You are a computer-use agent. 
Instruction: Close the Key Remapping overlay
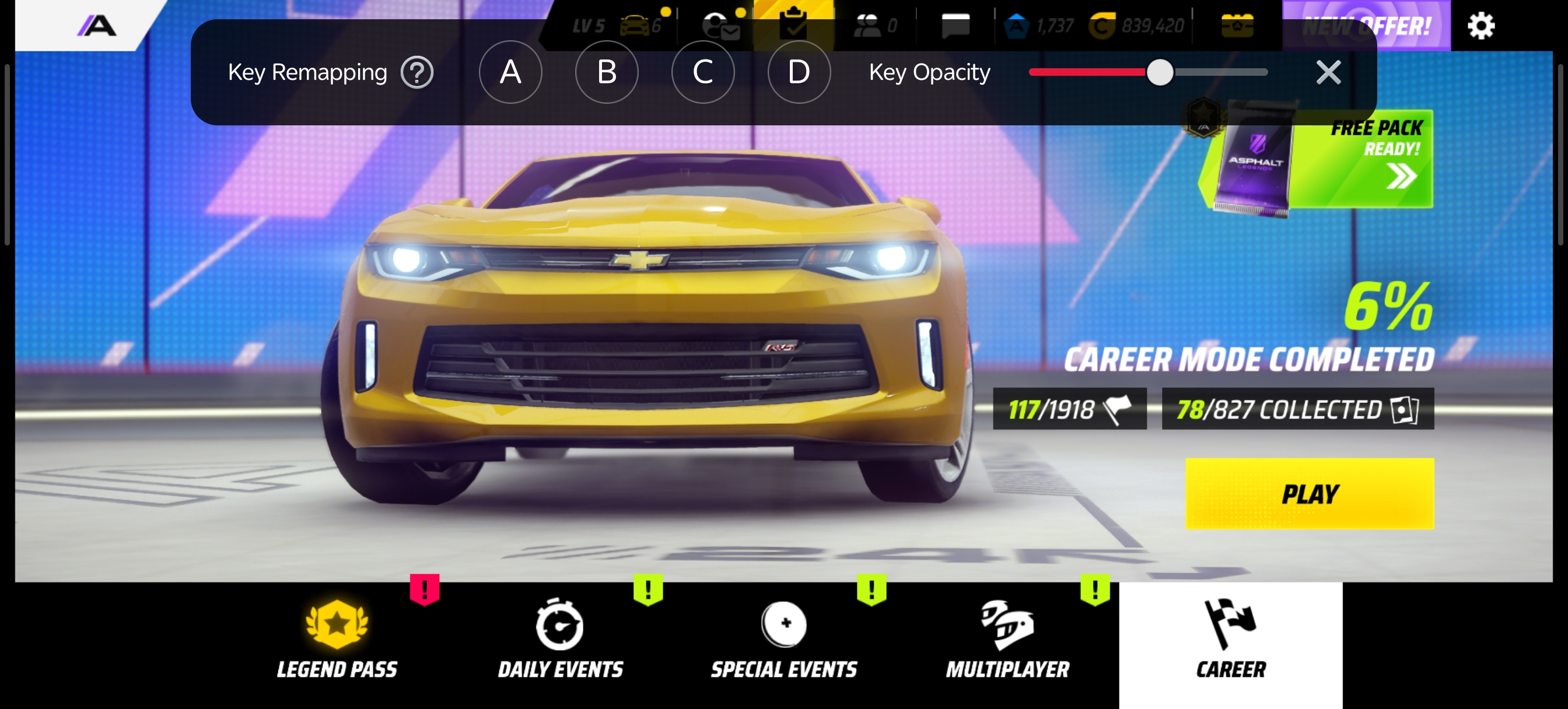pos(1328,72)
